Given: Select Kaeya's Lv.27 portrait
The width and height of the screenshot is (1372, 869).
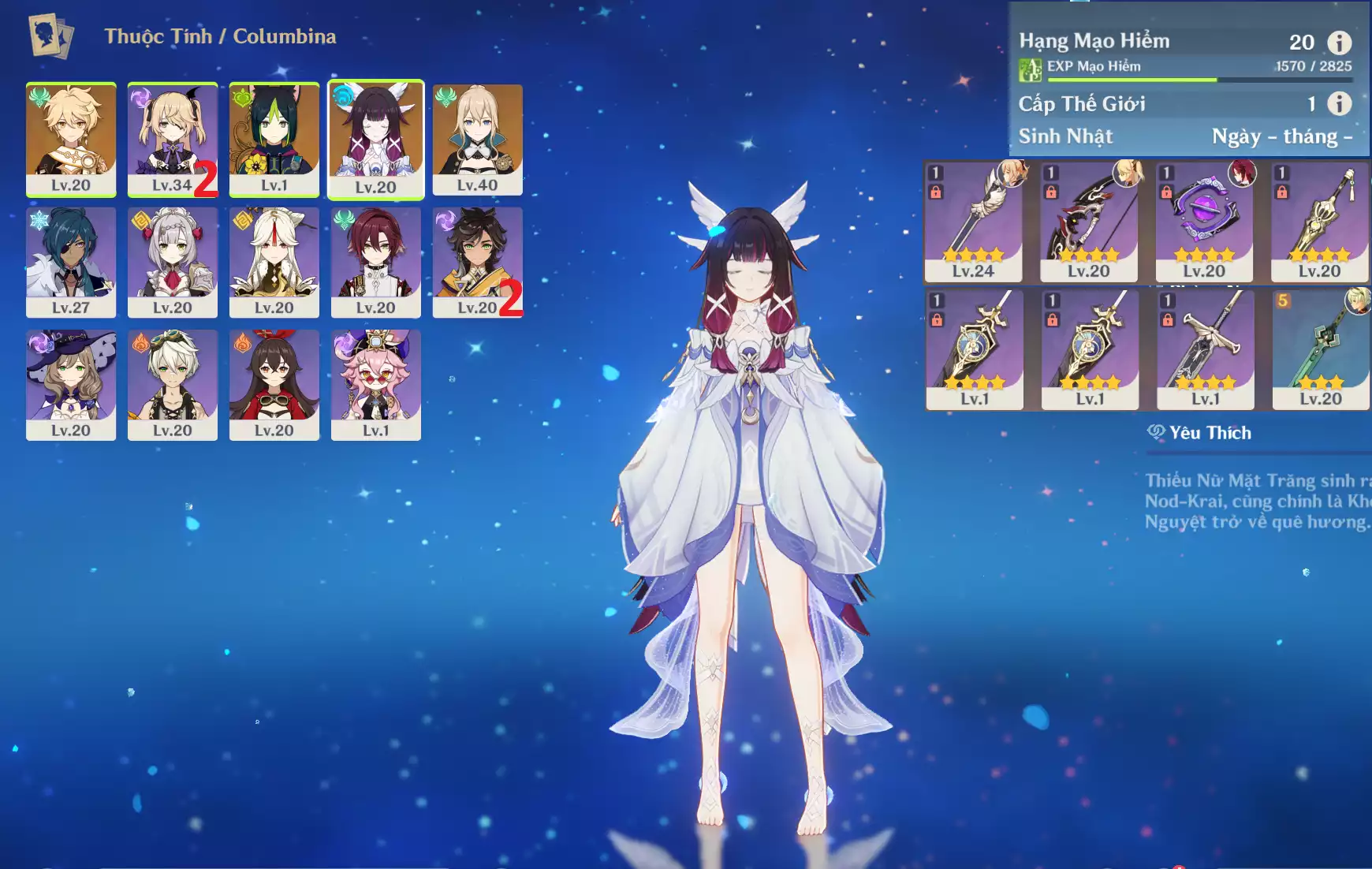Looking at the screenshot, I should (x=71, y=261).
